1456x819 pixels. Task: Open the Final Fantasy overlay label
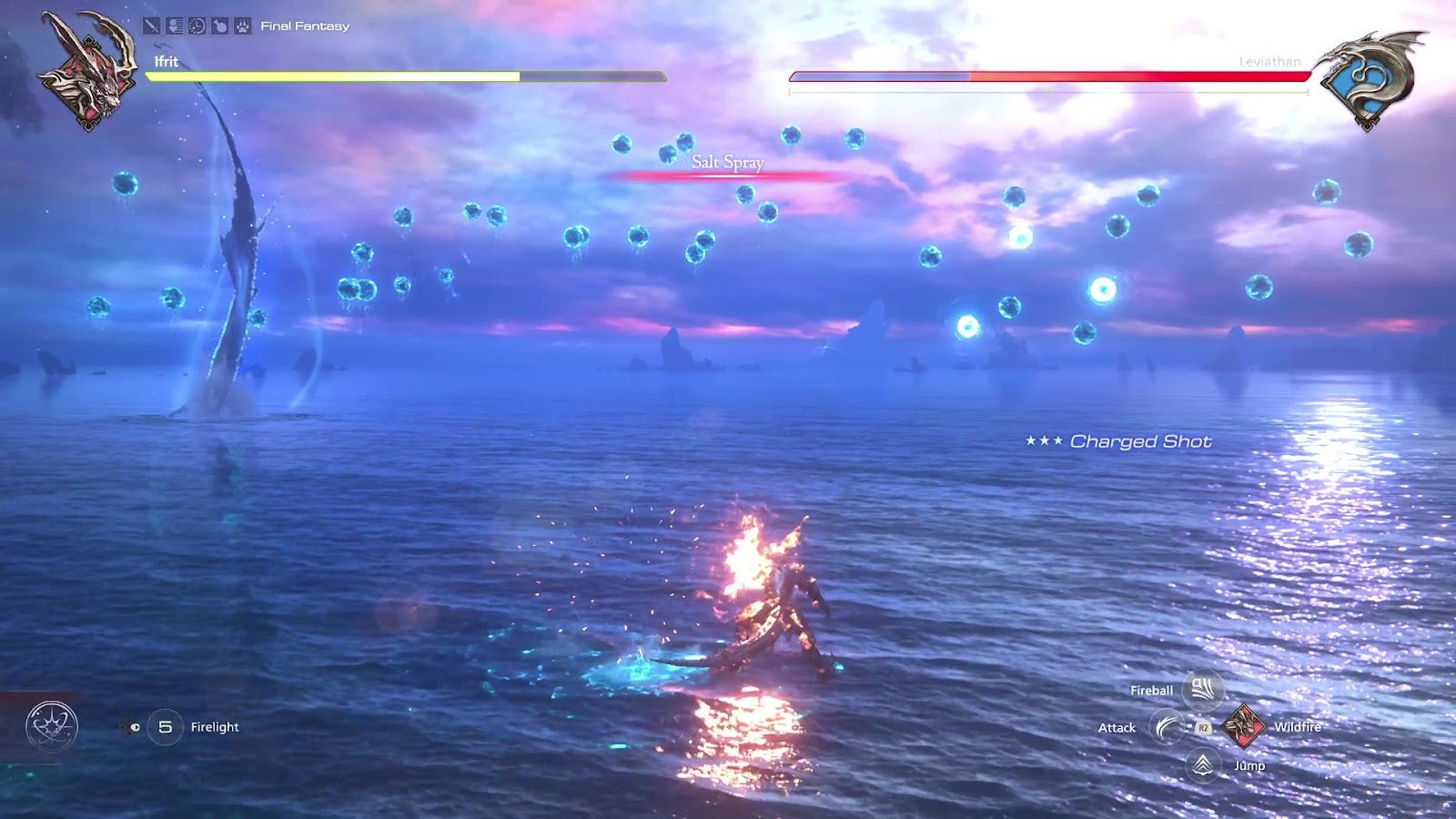pos(304,26)
